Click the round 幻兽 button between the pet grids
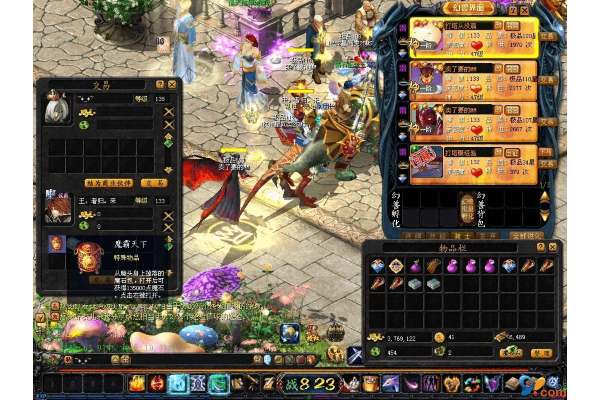The height and width of the screenshot is (400, 600). [x=466, y=206]
